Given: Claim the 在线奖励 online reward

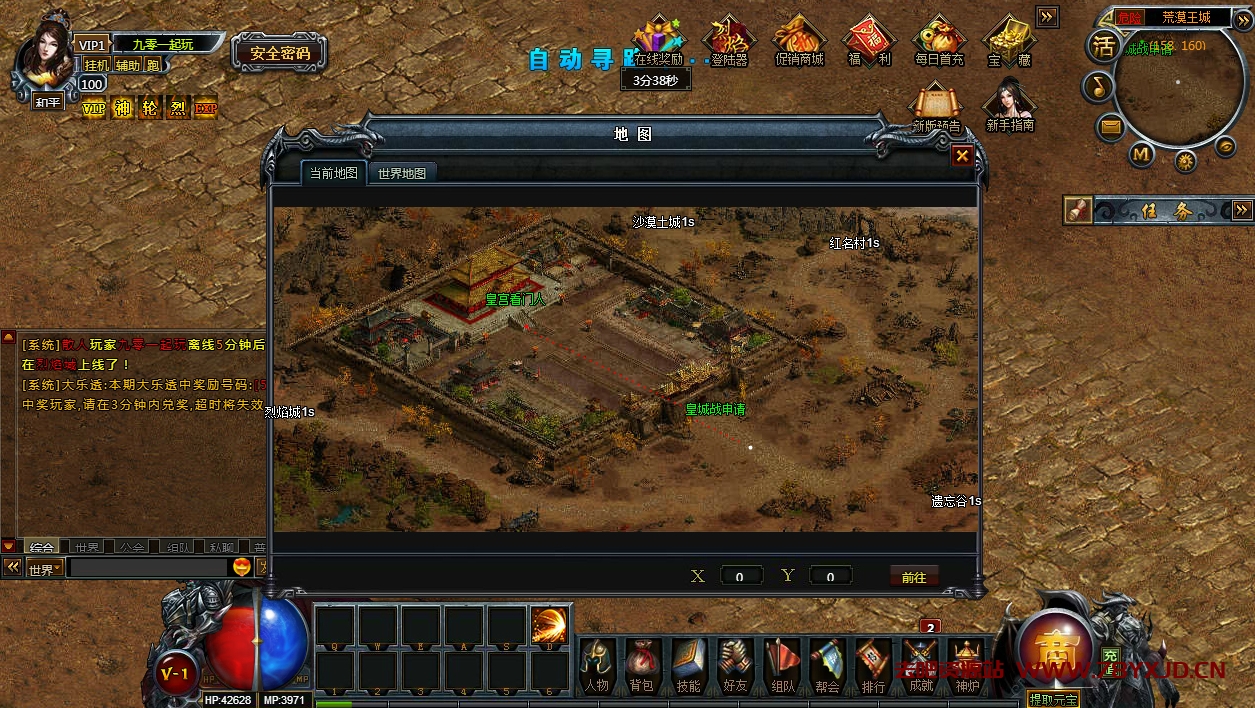Looking at the screenshot, I should pos(657,40).
